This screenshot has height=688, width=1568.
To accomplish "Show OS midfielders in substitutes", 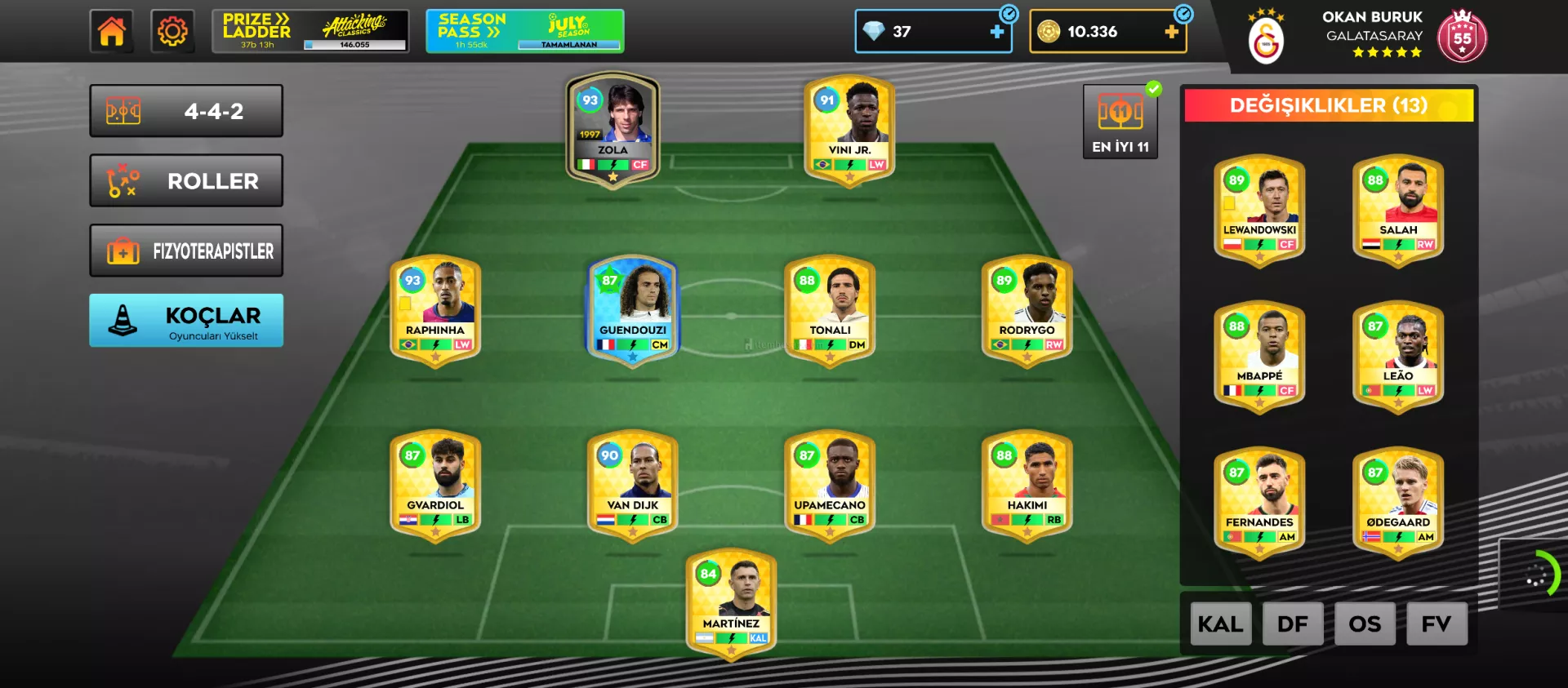I will [1364, 624].
